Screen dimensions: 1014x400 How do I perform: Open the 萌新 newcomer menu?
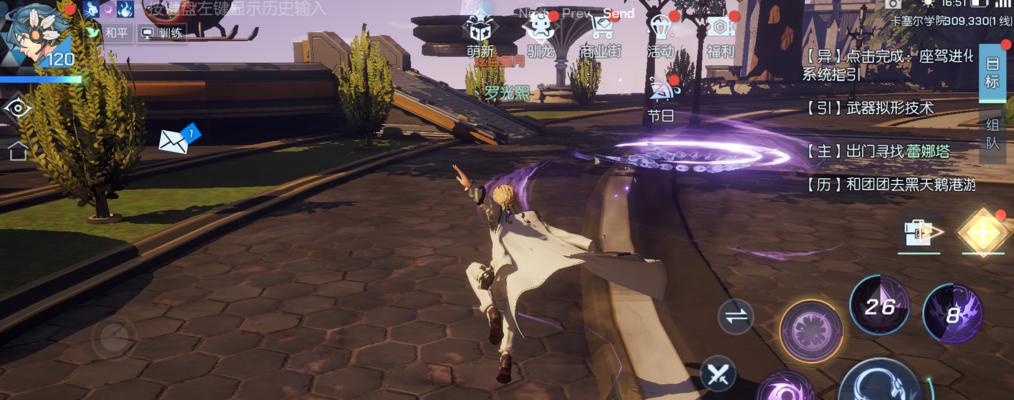point(480,34)
